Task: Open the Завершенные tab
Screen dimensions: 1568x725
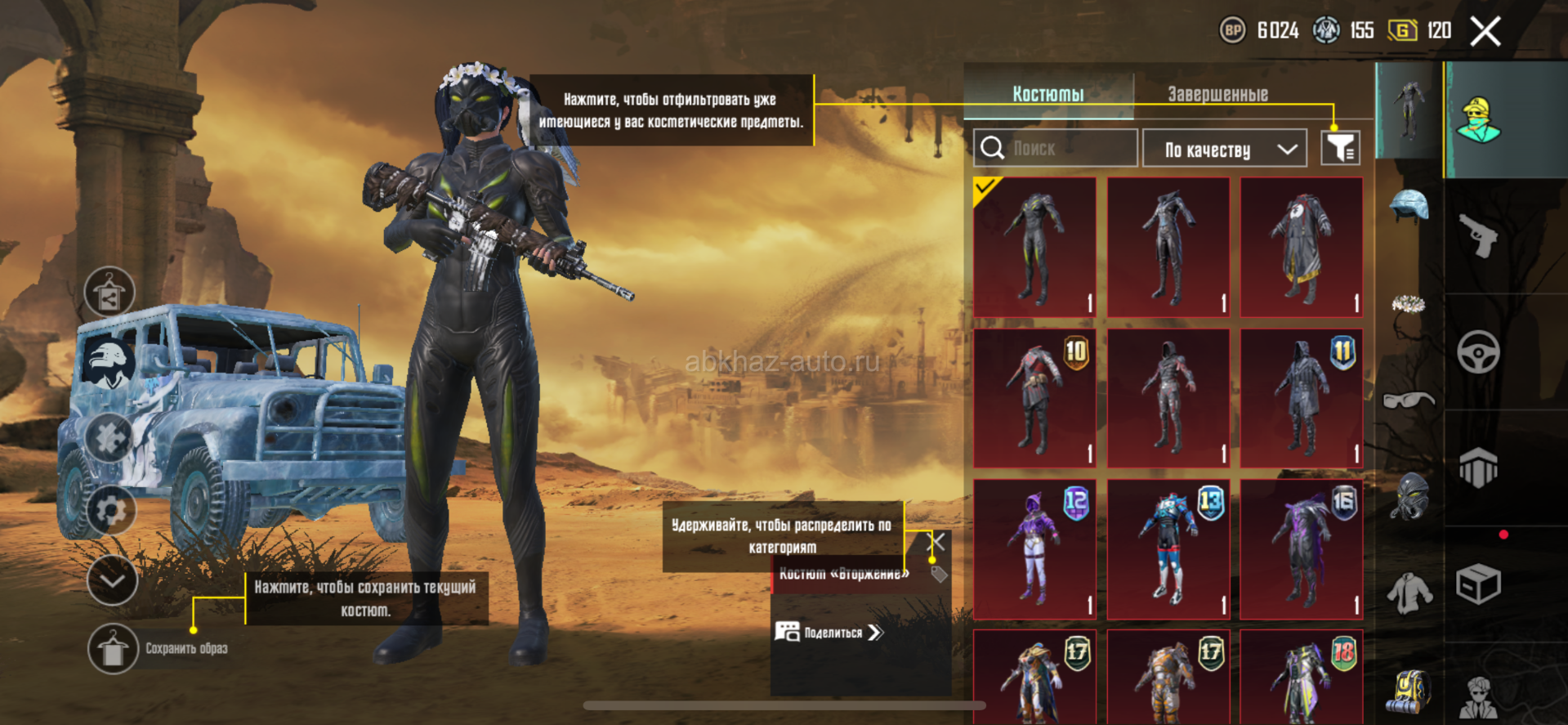Action: [x=1217, y=94]
